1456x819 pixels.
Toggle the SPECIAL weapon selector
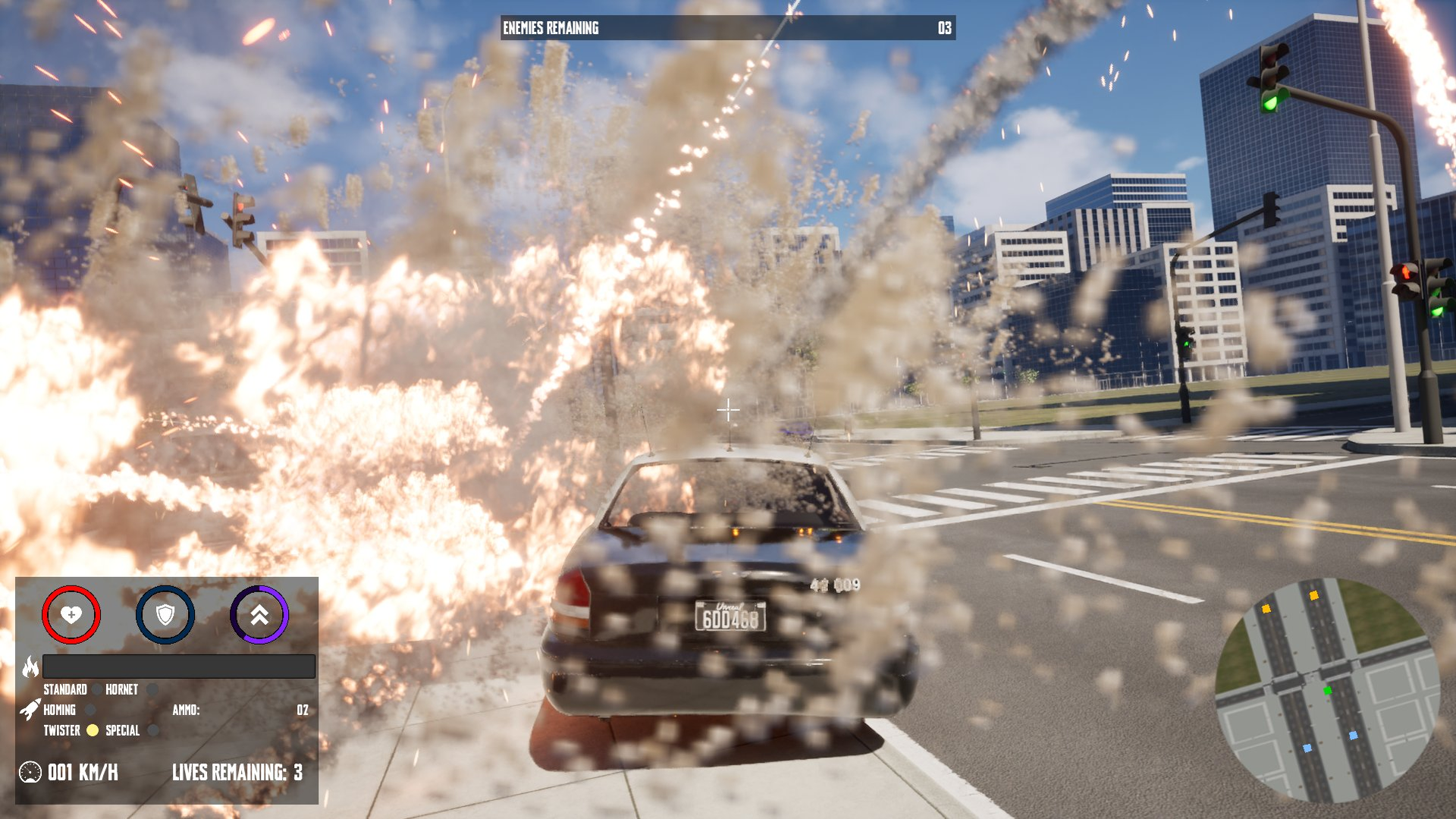[124, 732]
